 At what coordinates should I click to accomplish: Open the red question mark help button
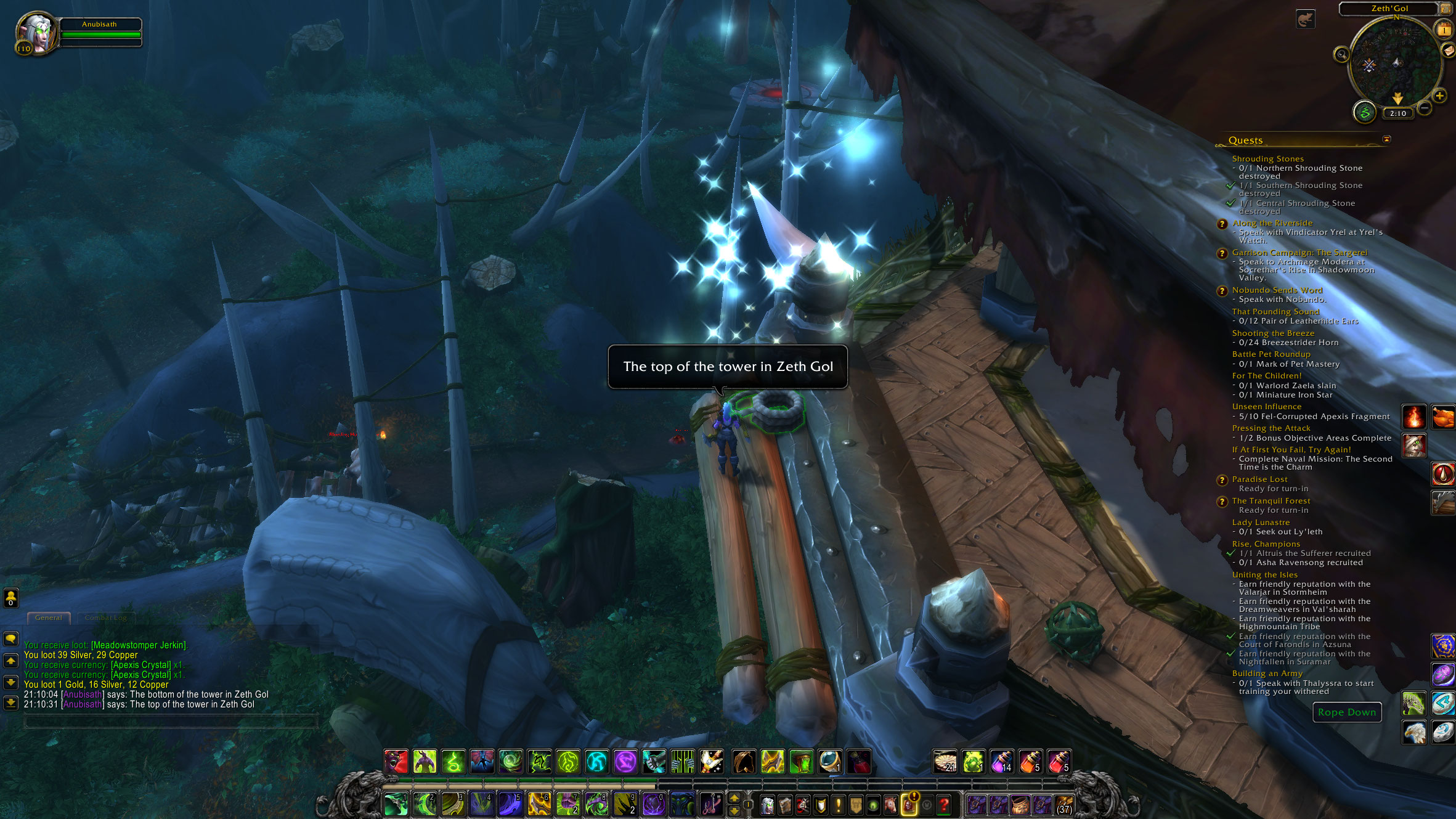(943, 804)
